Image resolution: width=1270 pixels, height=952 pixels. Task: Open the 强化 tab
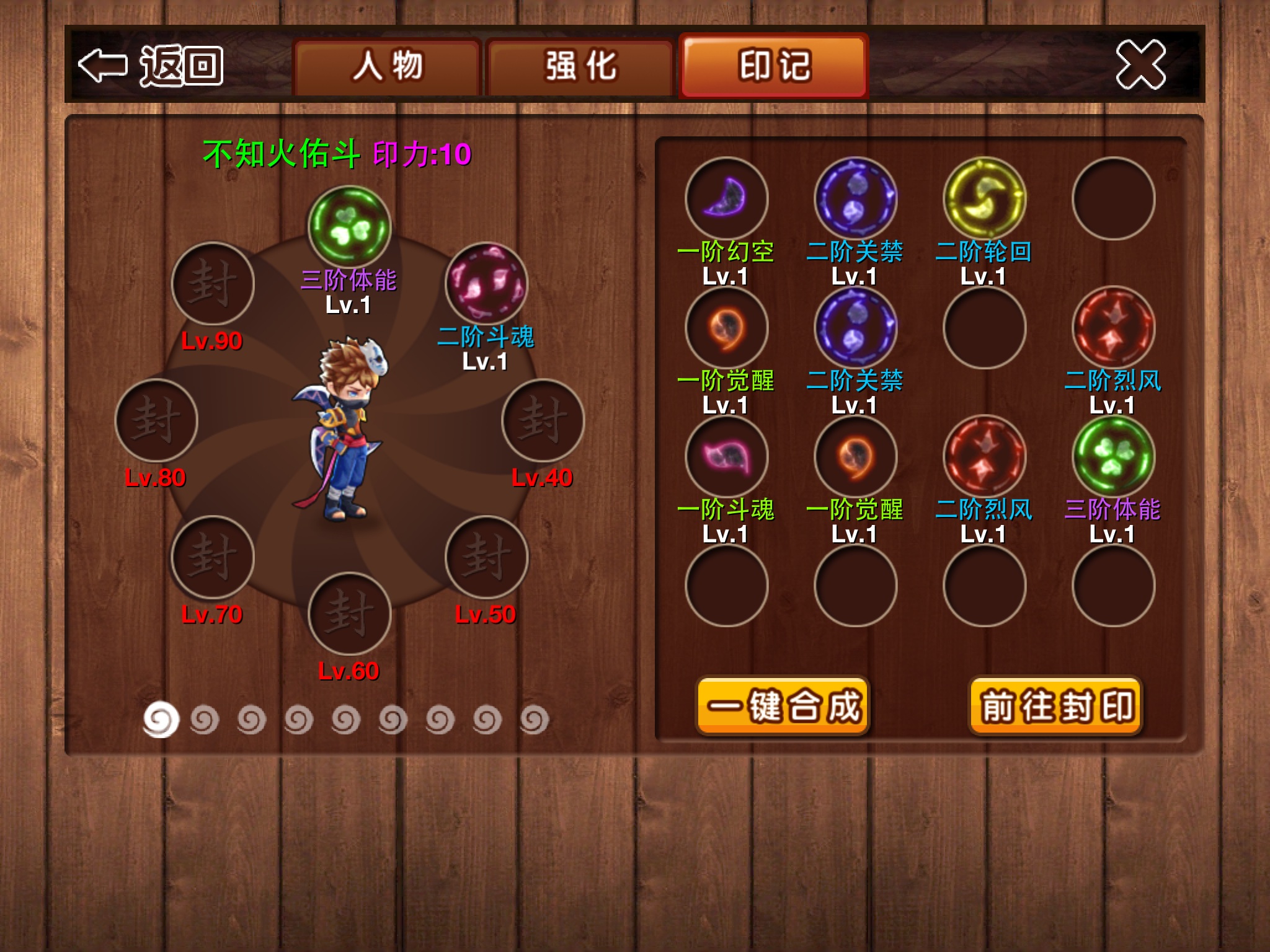(580, 66)
